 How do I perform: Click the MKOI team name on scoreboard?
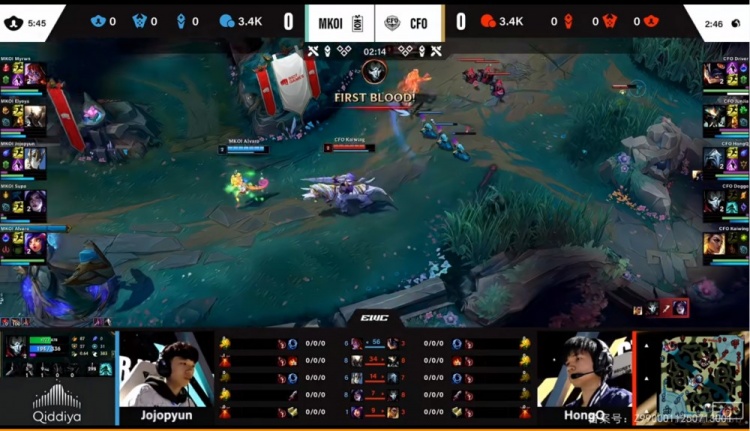tap(329, 20)
